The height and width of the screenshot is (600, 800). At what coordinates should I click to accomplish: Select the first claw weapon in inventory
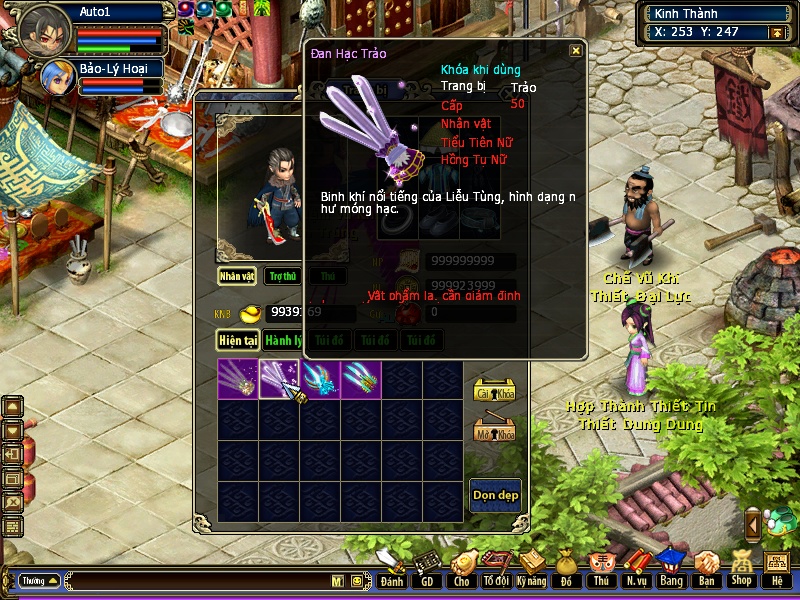click(238, 379)
